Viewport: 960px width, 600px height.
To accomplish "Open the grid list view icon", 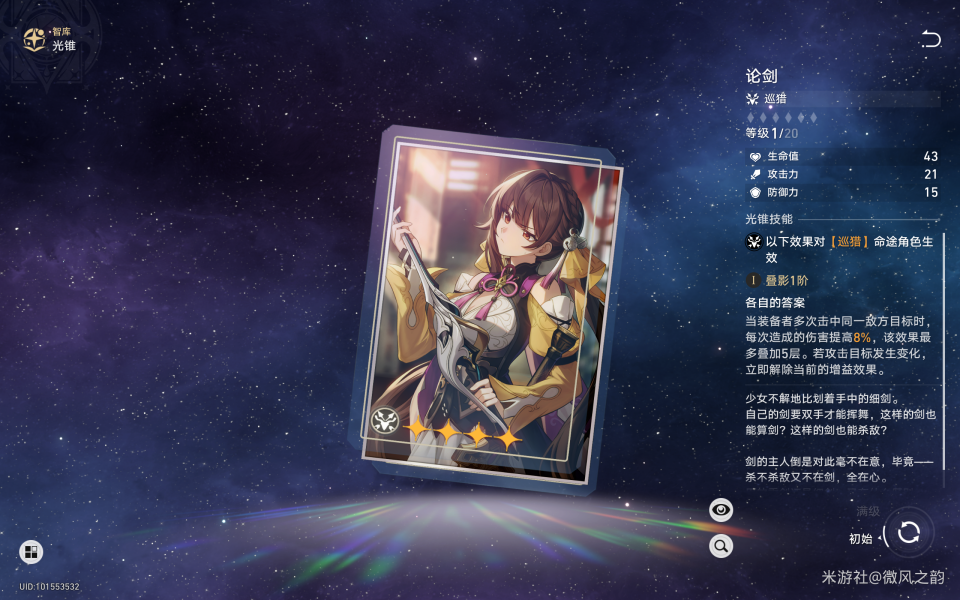I will click(x=31, y=552).
